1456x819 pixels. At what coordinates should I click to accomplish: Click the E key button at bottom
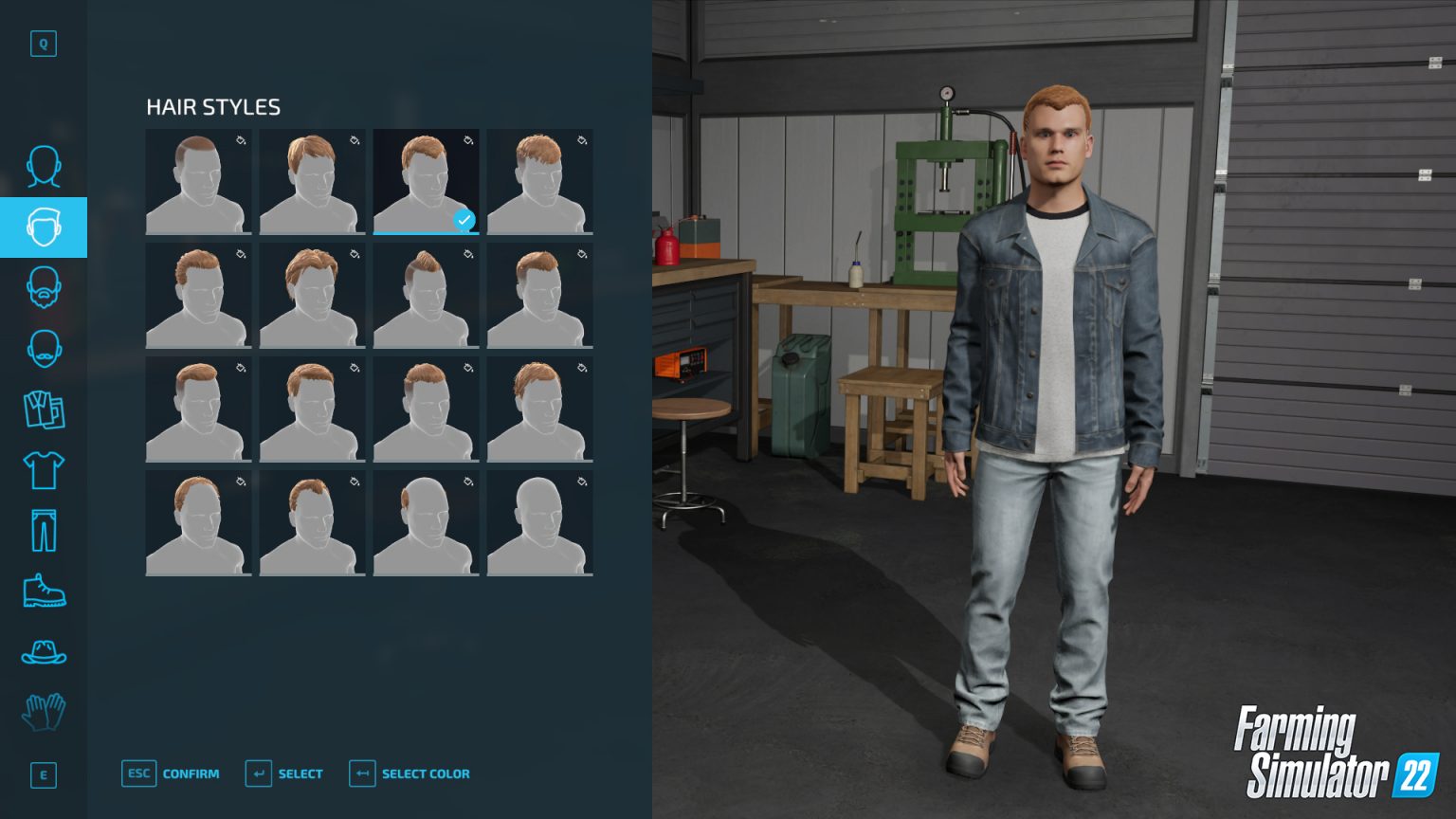[43, 775]
